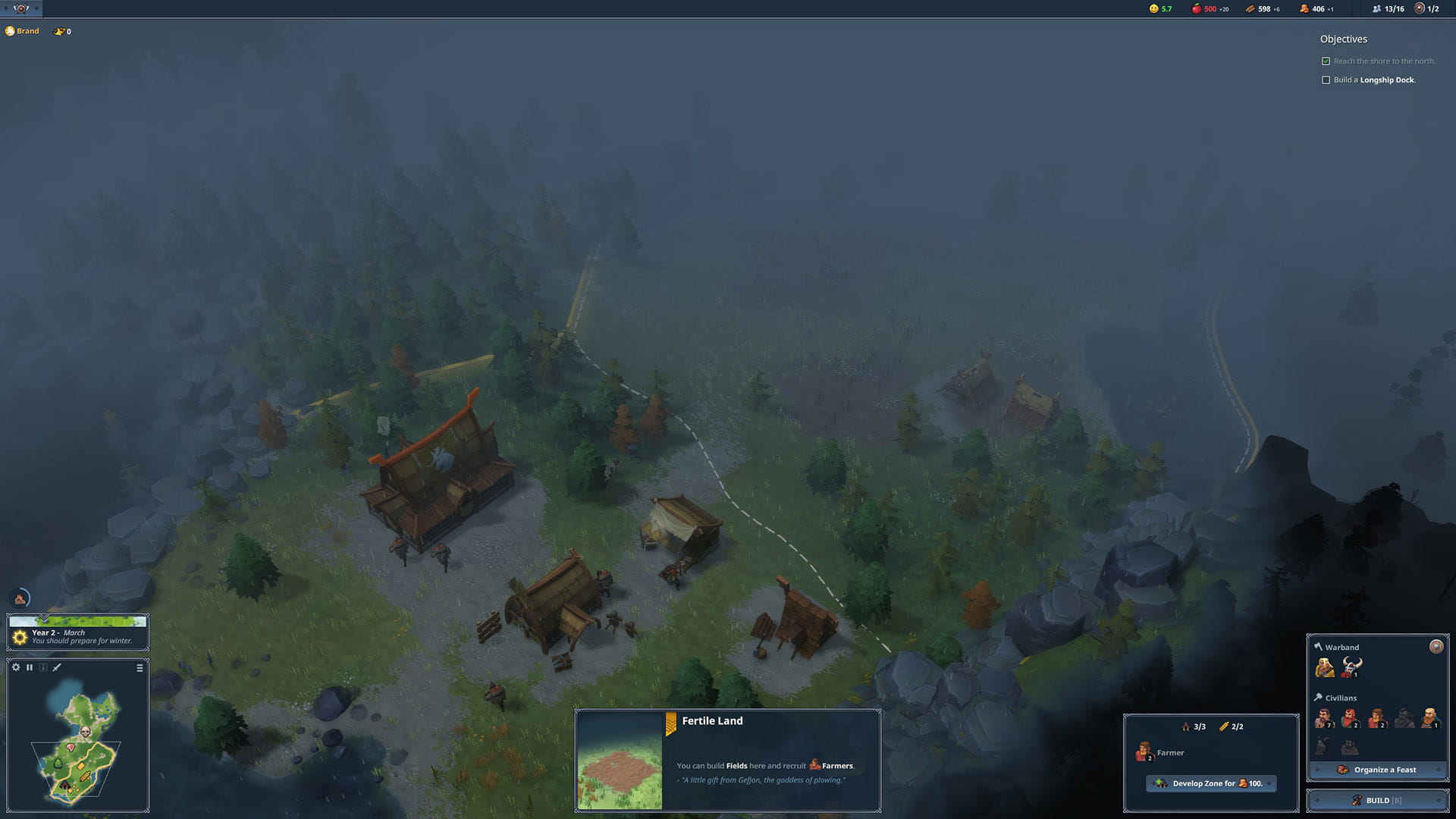
Task: Select the horned-helmet warrior portrait
Action: tap(1351, 667)
